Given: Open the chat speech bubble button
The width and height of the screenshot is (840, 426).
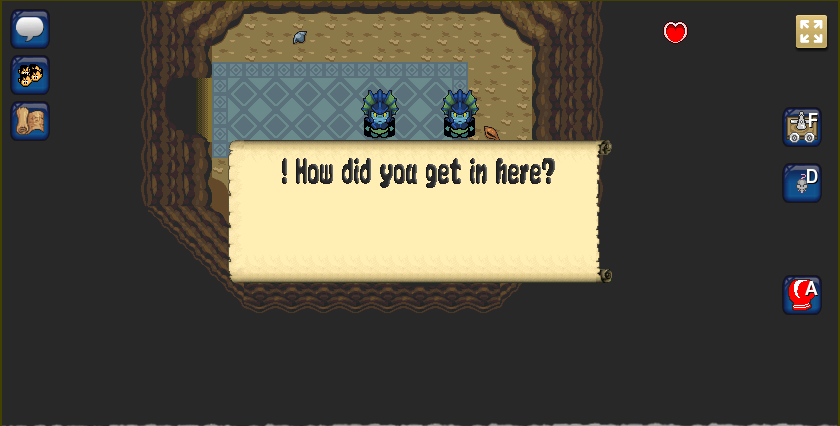Looking at the screenshot, I should pyautogui.click(x=30, y=28).
